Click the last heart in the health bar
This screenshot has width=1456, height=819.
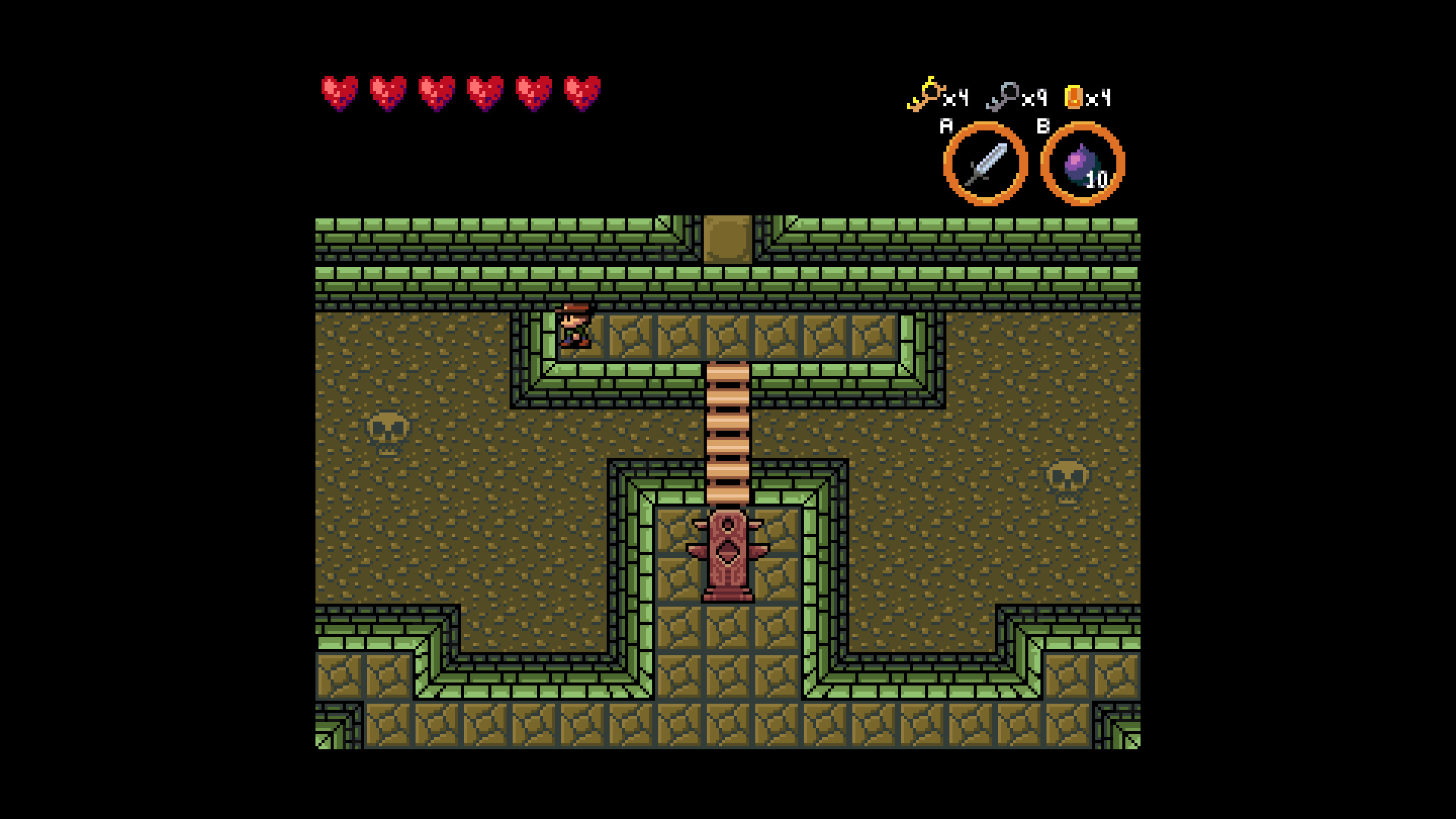point(582,92)
